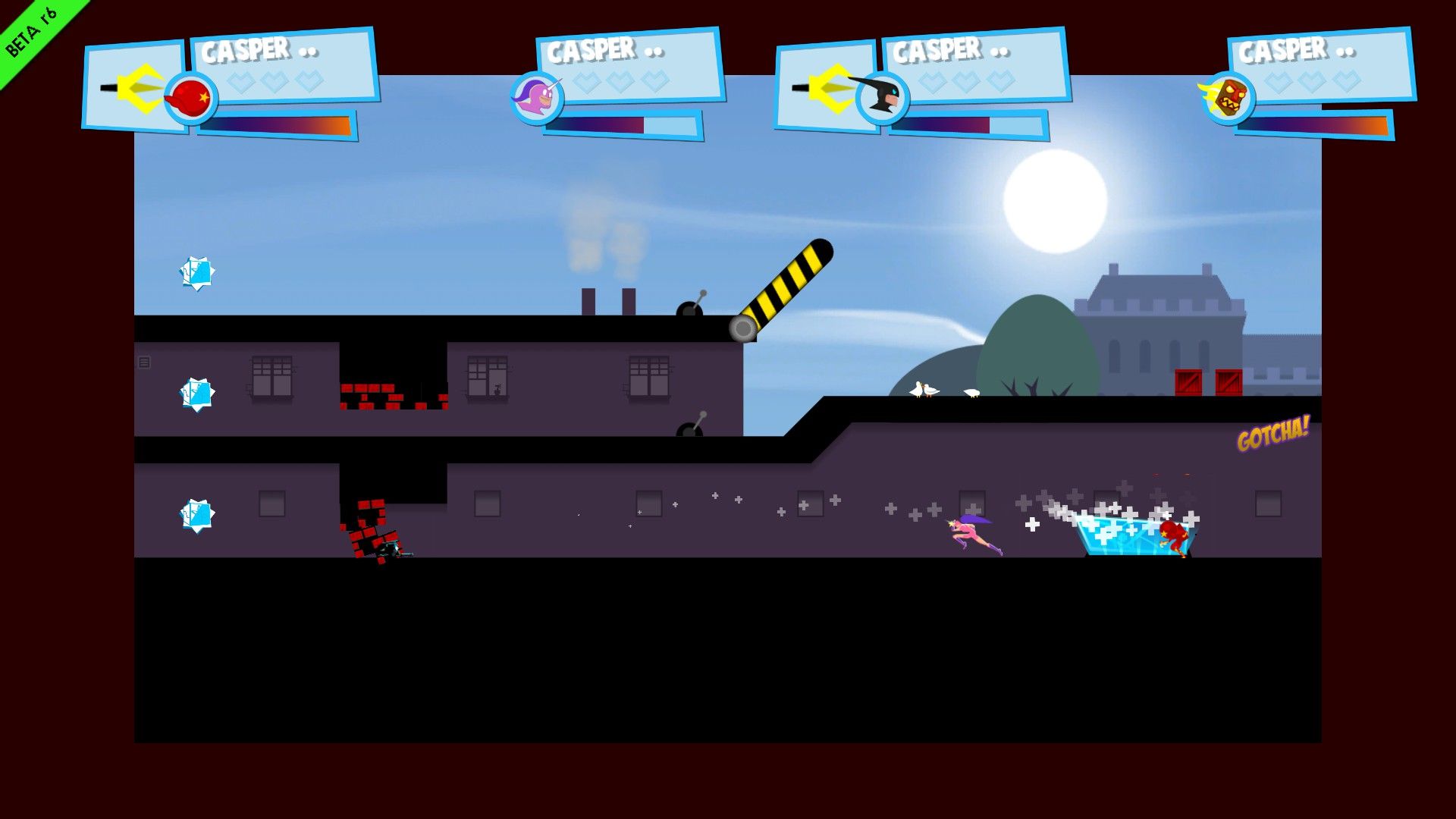Click the lowest ice crystal pickup

point(197,513)
